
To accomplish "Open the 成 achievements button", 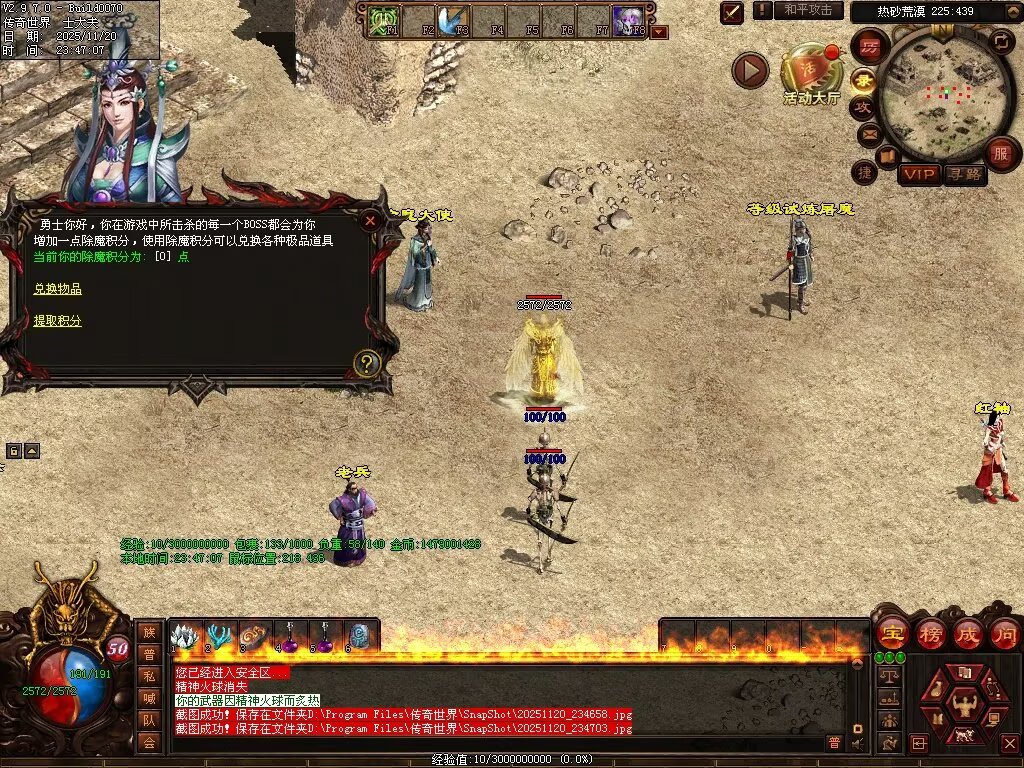I will coord(968,633).
